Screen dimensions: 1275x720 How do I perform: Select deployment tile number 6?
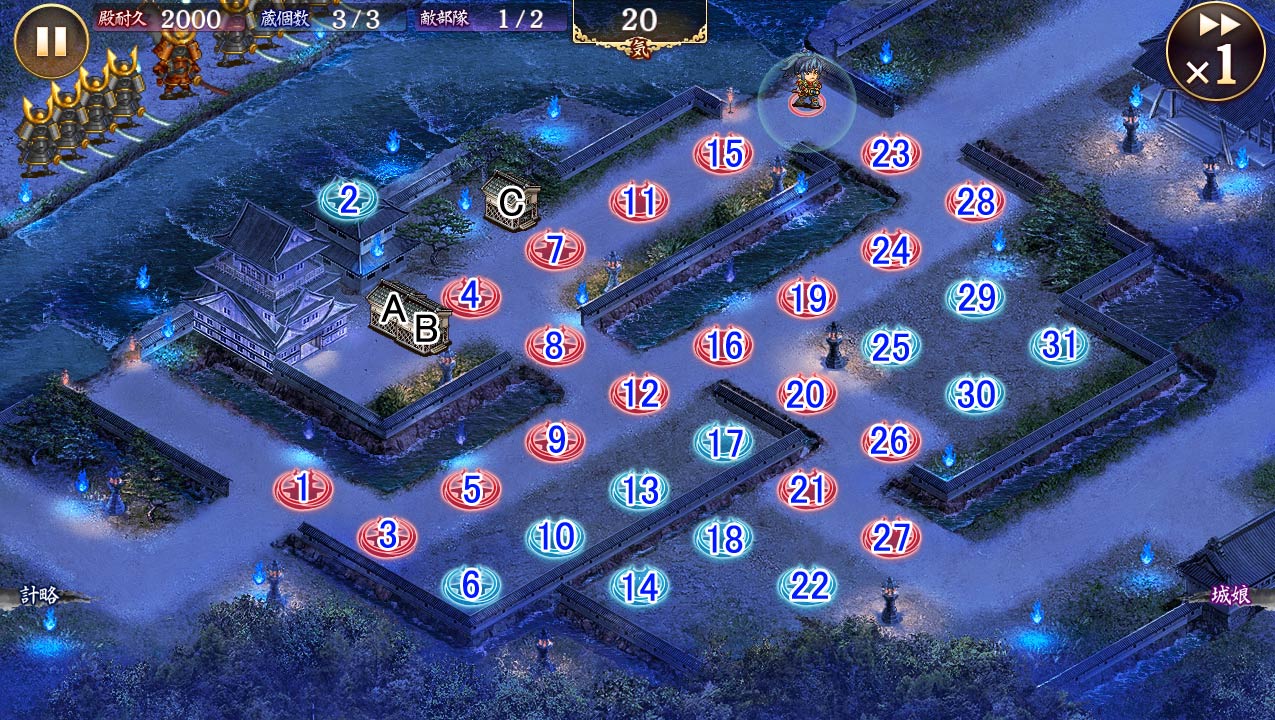coord(470,585)
